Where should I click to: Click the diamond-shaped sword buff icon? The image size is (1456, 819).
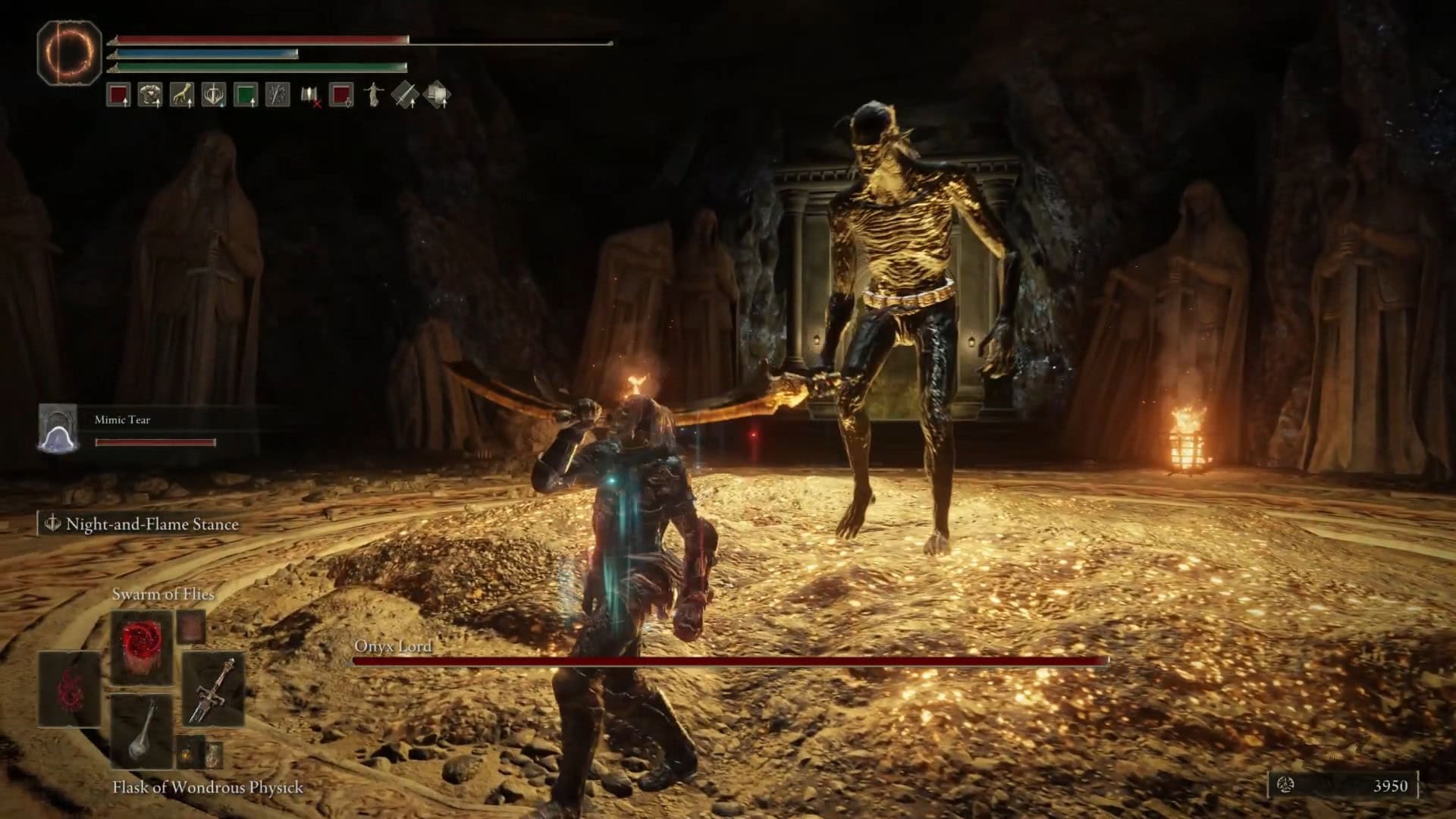405,95
